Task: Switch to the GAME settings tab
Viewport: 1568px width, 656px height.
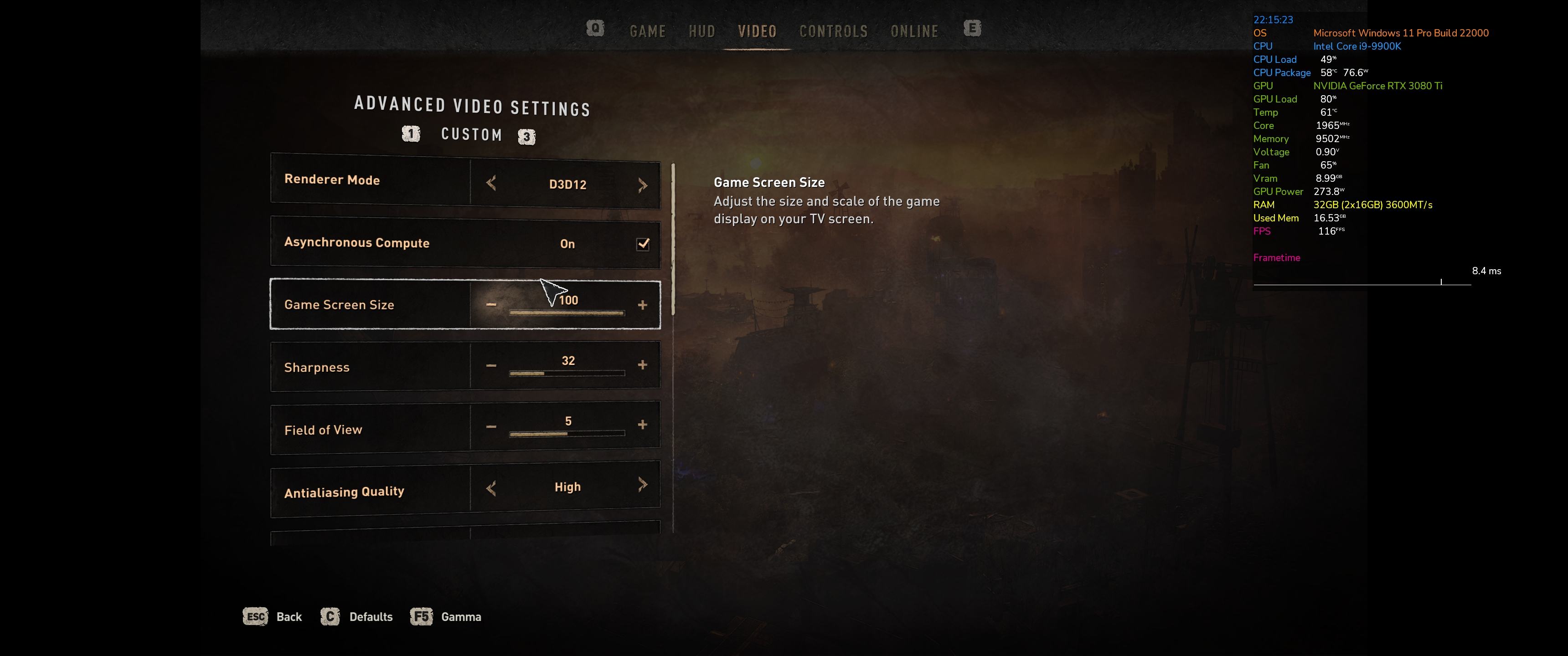Action: 647,31
